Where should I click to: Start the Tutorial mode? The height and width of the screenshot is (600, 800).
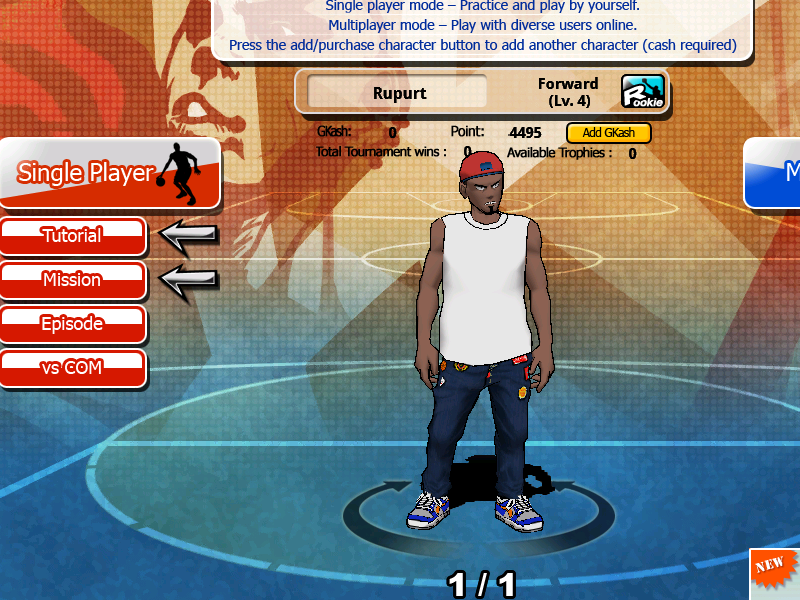[x=72, y=236]
